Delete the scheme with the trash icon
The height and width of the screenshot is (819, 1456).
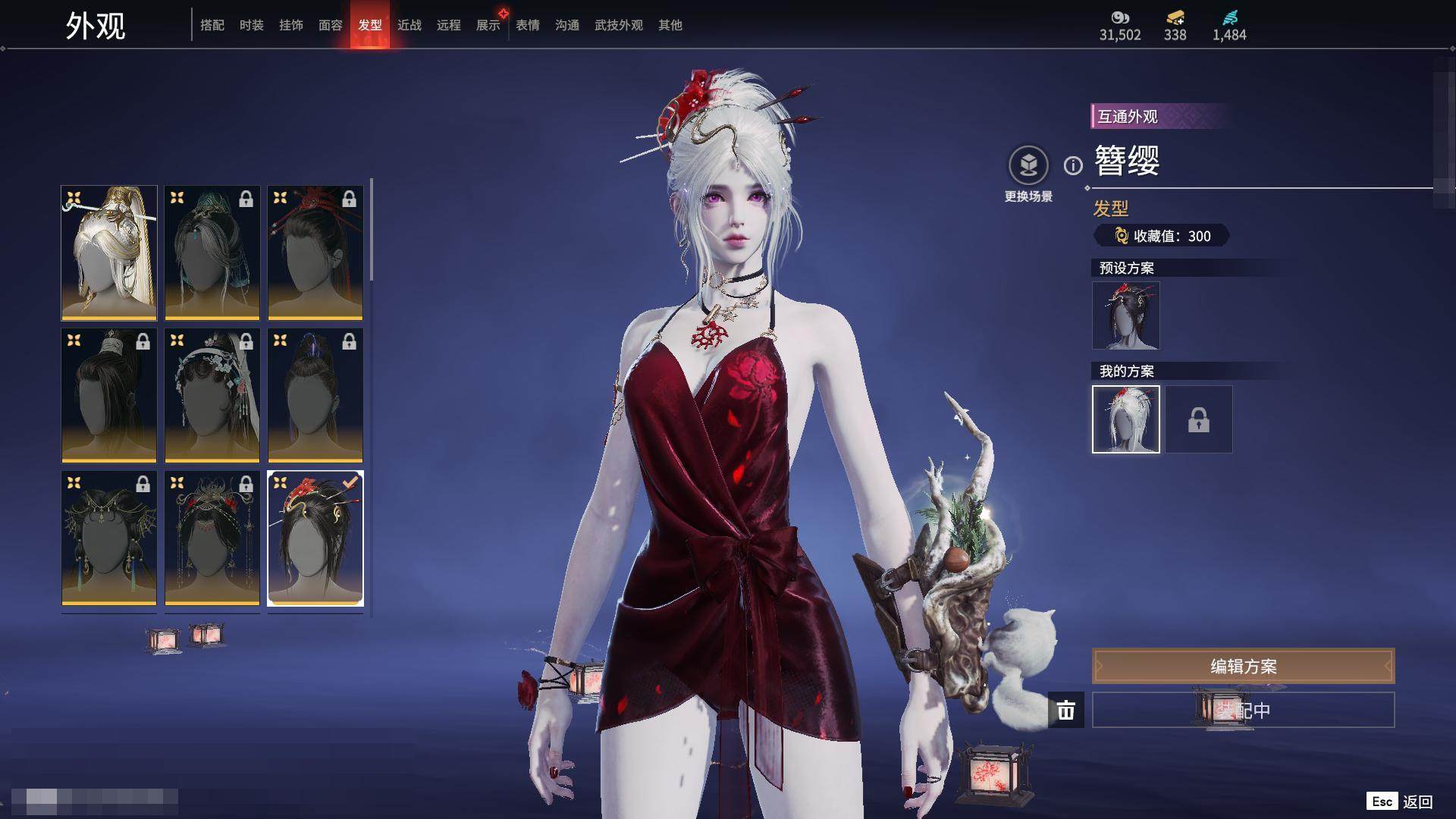point(1066,711)
